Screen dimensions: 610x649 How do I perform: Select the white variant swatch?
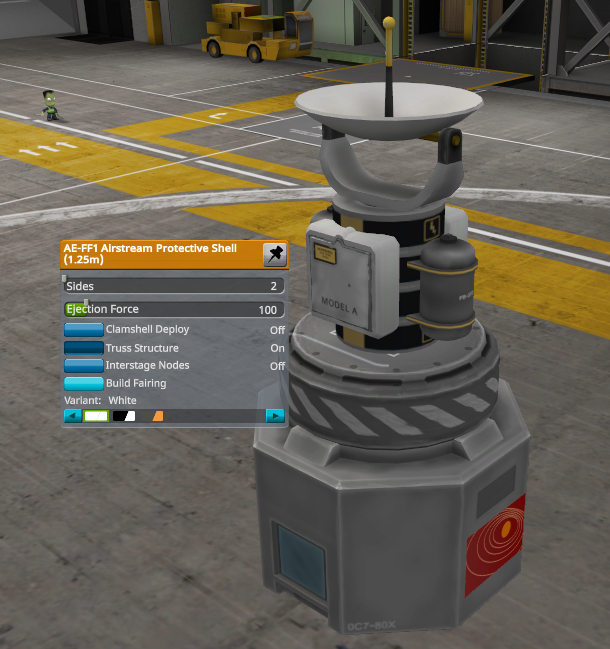click(x=96, y=416)
